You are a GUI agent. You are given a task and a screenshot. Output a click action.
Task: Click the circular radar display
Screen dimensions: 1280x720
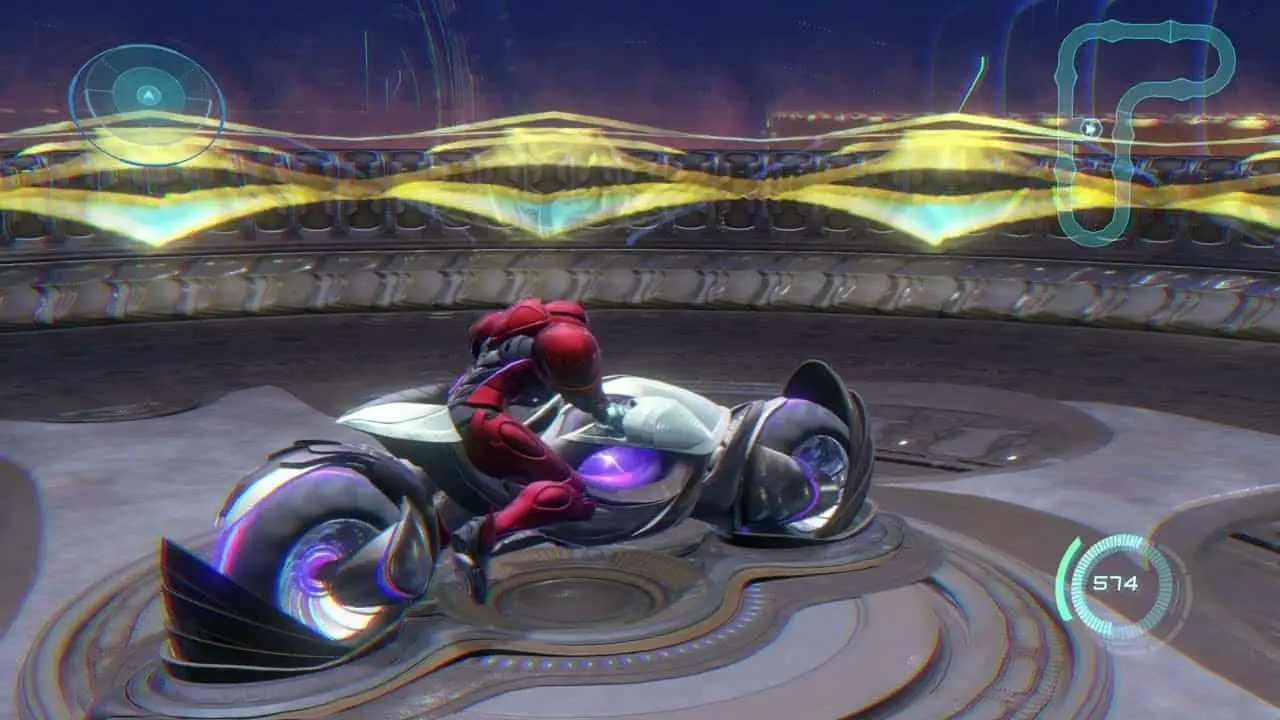(x=147, y=98)
